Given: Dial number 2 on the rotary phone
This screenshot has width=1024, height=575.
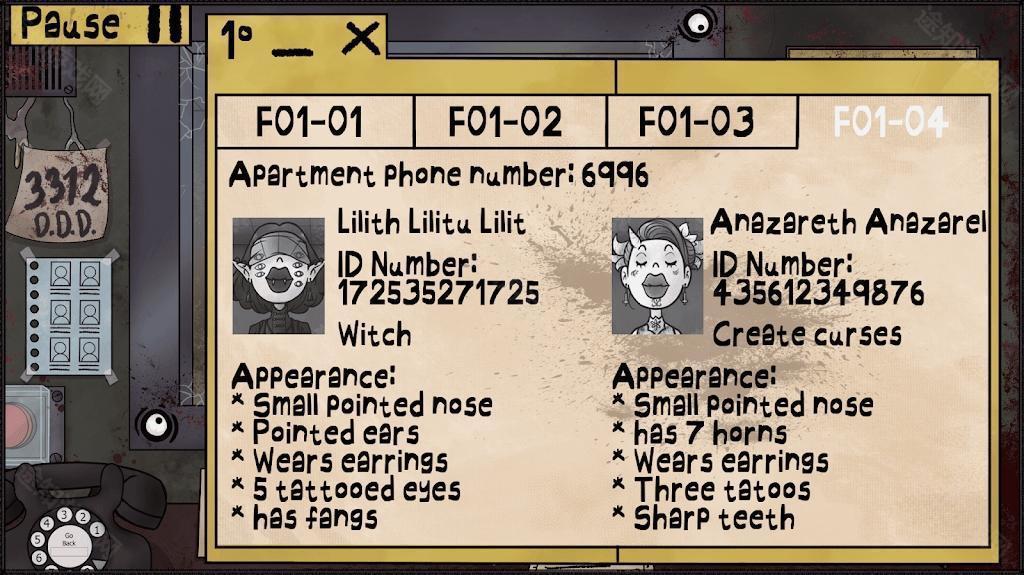Looking at the screenshot, I should click(x=84, y=517).
